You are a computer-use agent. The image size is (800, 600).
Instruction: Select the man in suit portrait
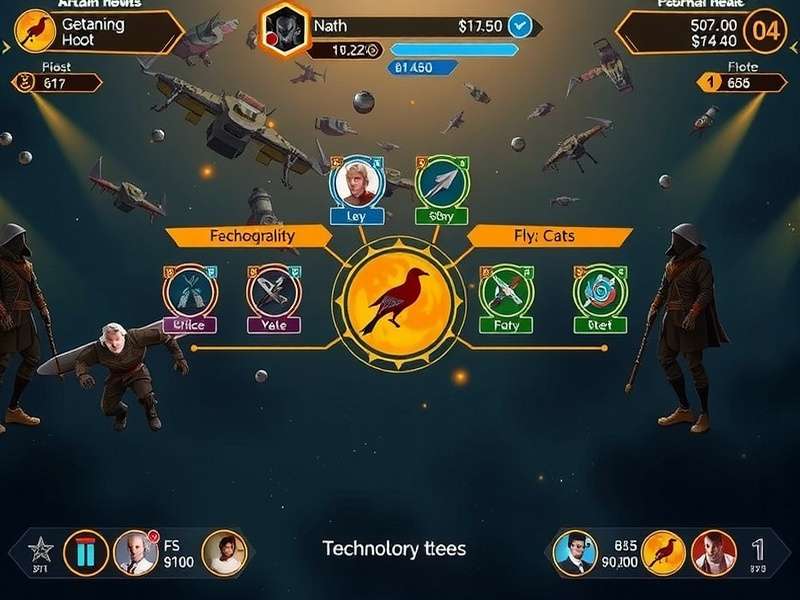coord(575,552)
